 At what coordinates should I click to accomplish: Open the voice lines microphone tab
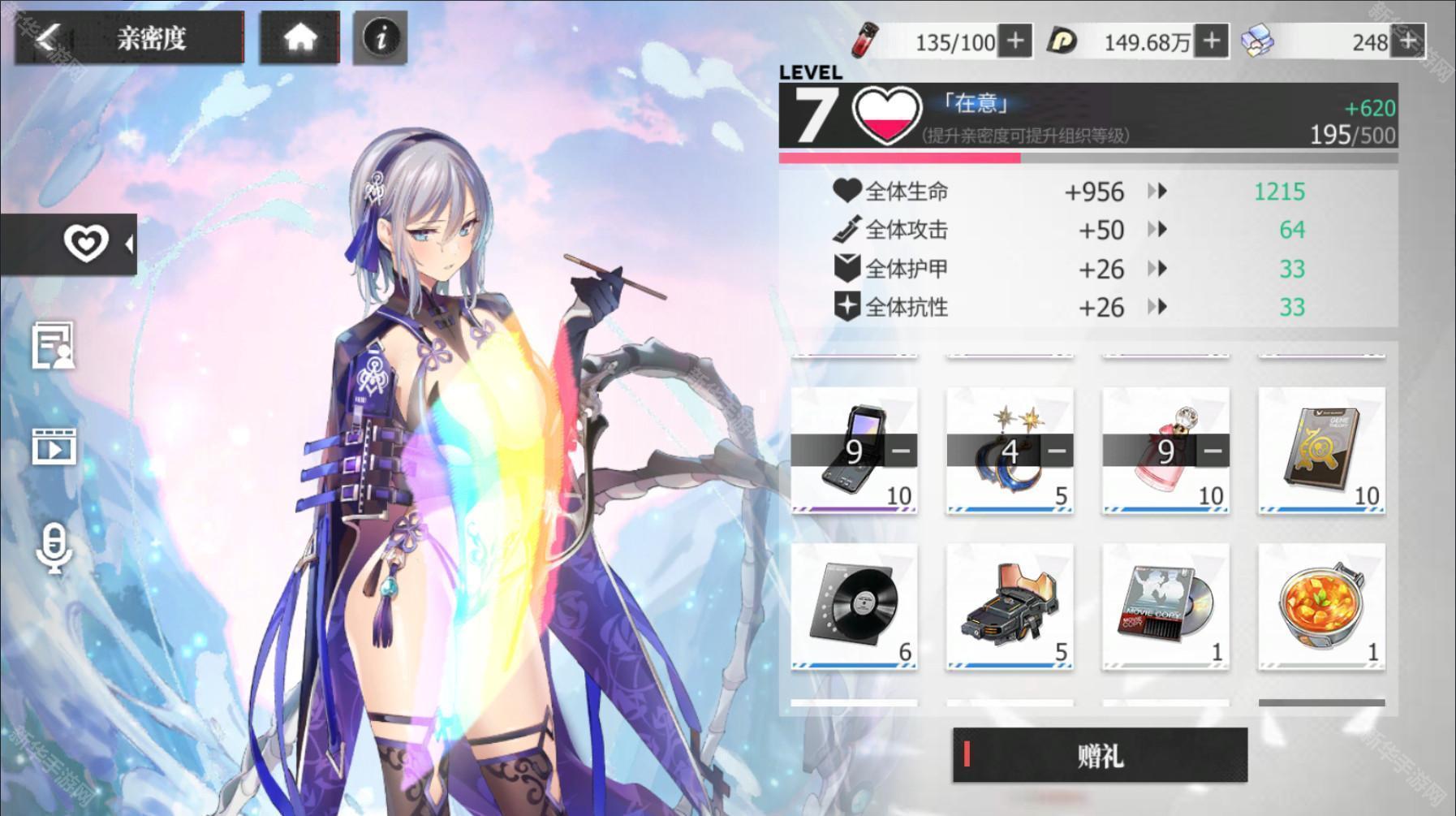coord(54,549)
